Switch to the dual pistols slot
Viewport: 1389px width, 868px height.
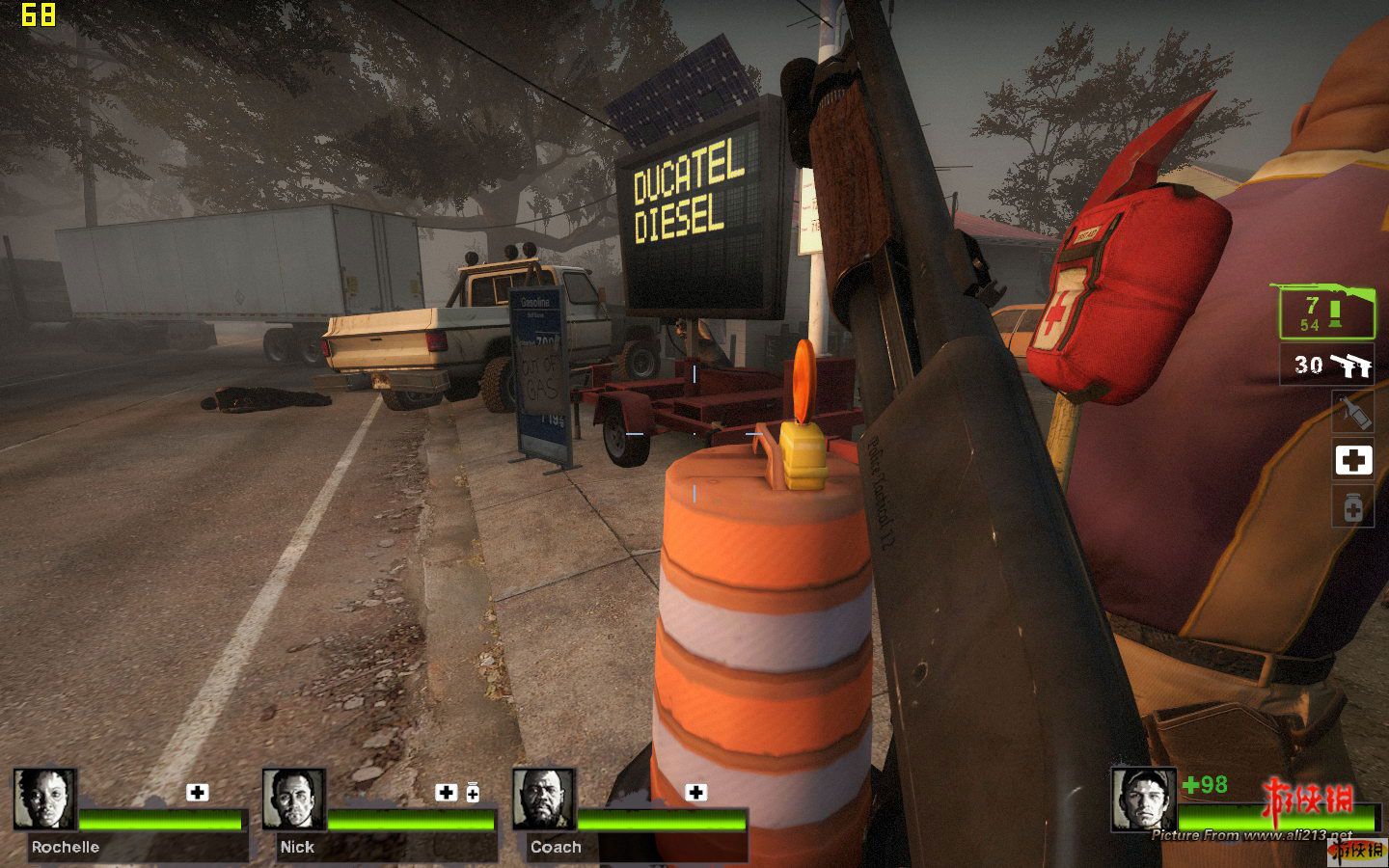click(1326, 365)
